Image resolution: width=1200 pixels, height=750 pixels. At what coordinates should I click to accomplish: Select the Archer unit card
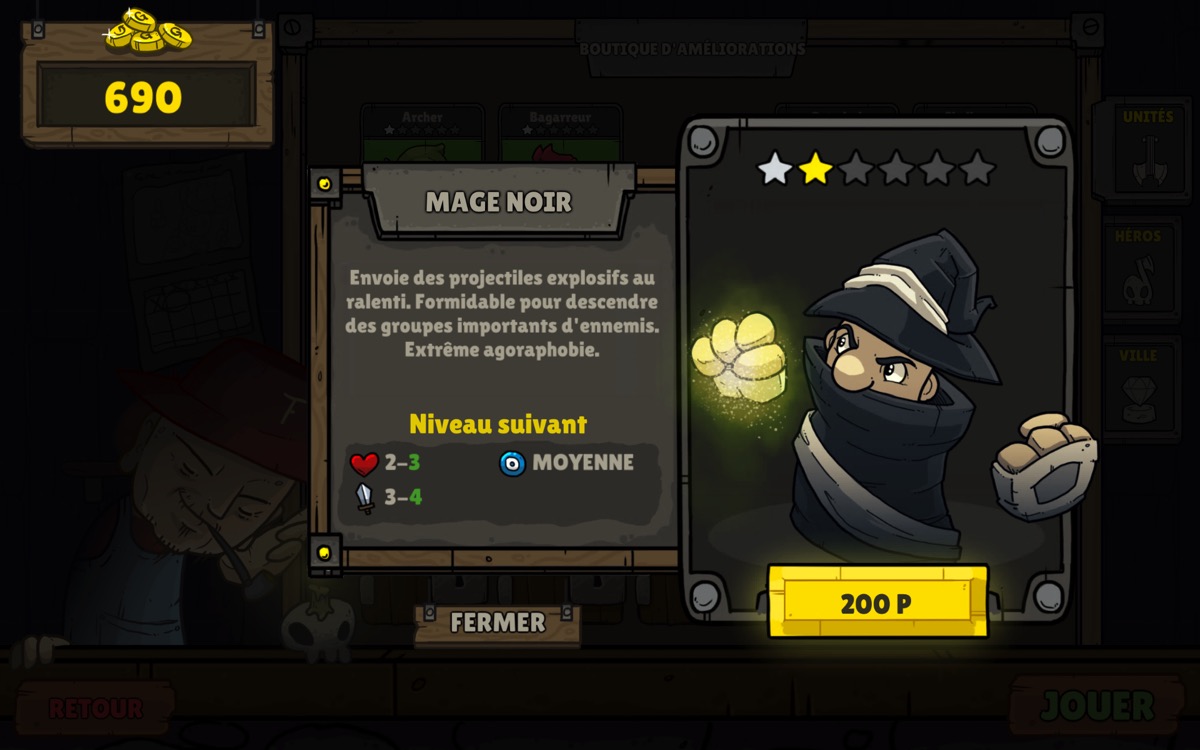click(x=422, y=132)
